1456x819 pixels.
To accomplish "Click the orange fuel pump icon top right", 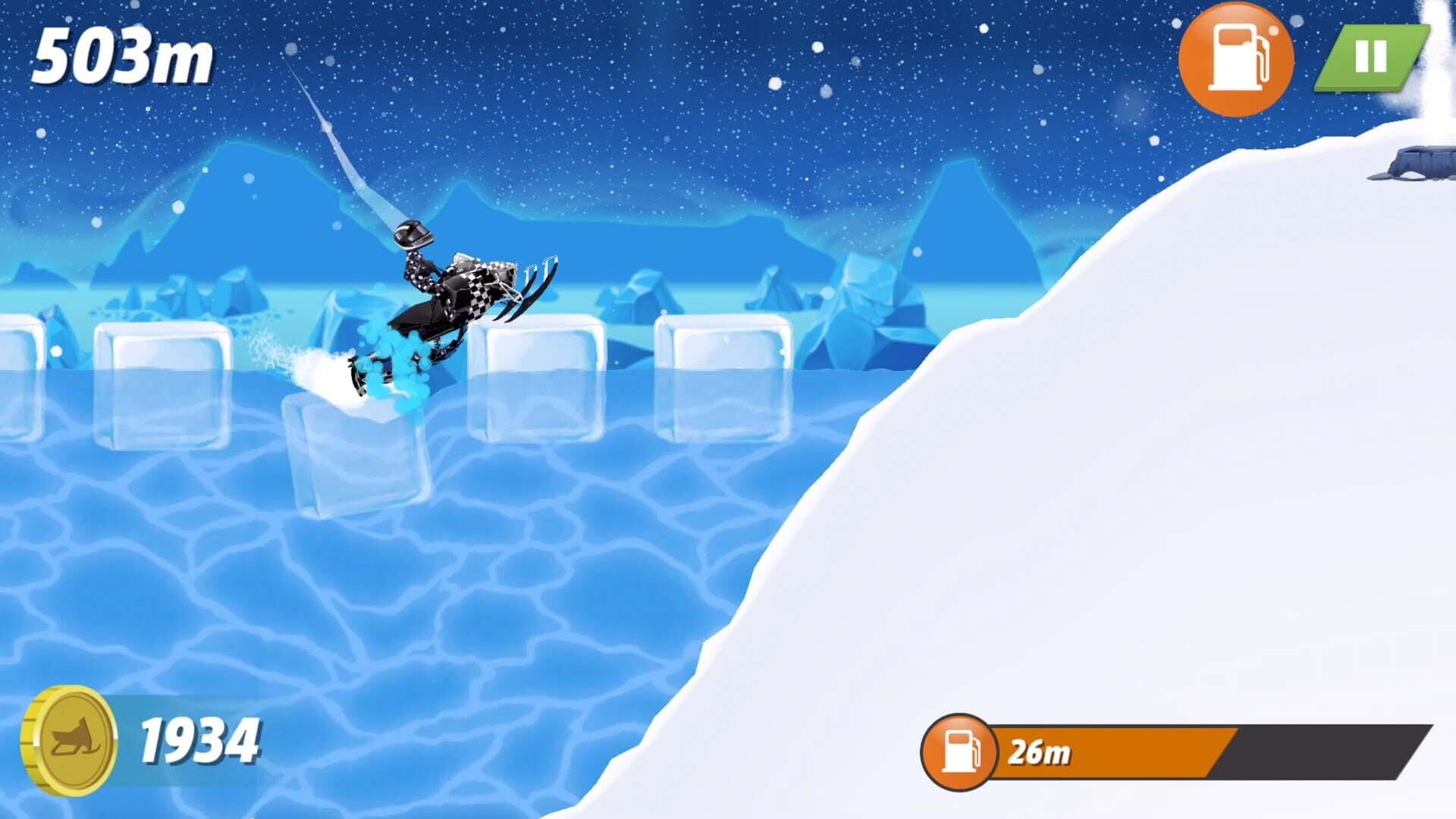I will click(x=1236, y=57).
